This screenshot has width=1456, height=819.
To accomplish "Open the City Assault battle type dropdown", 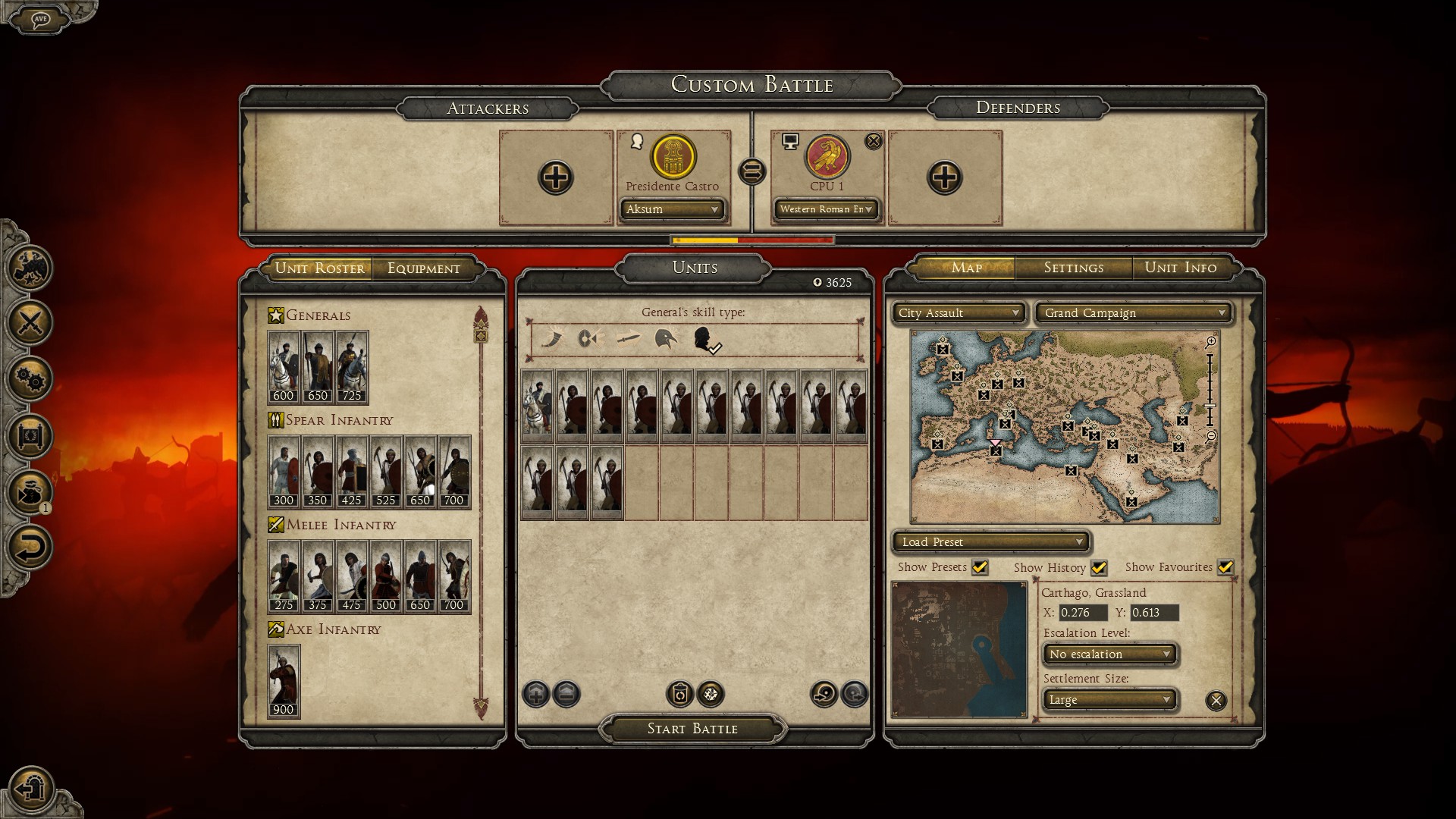I will (x=959, y=313).
